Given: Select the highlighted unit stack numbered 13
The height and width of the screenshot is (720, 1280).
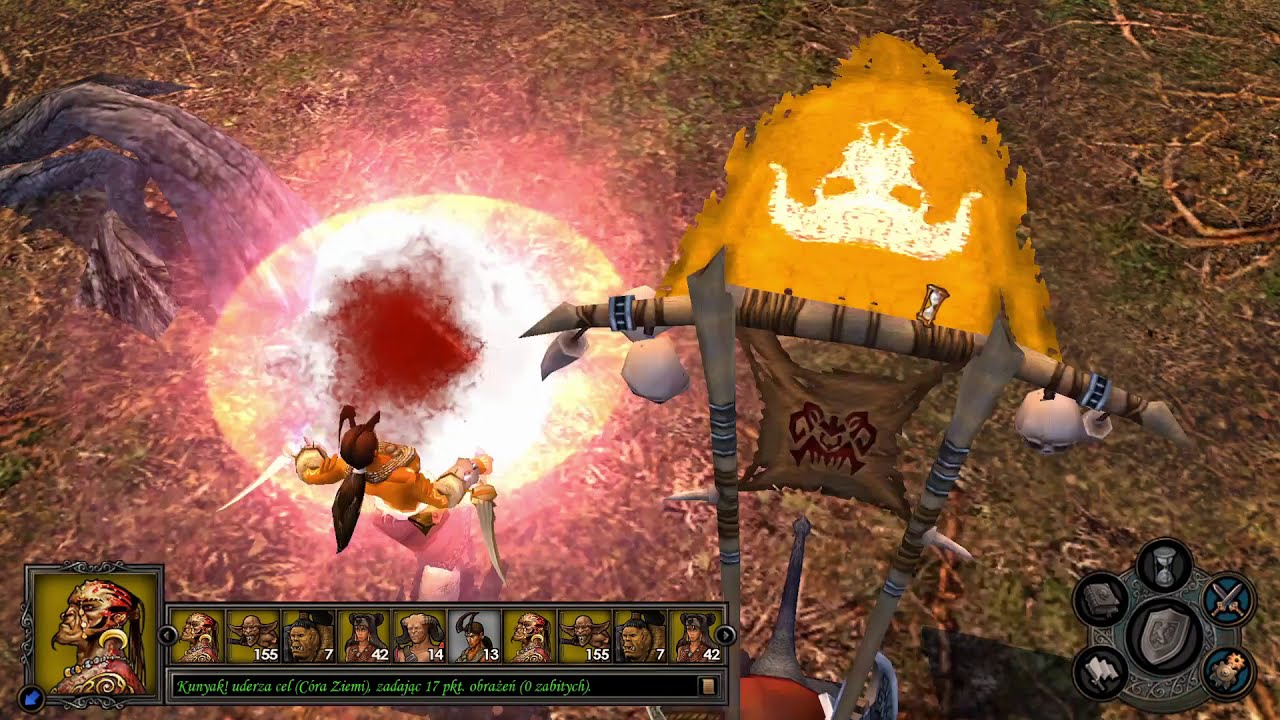Looking at the screenshot, I should coord(476,637).
